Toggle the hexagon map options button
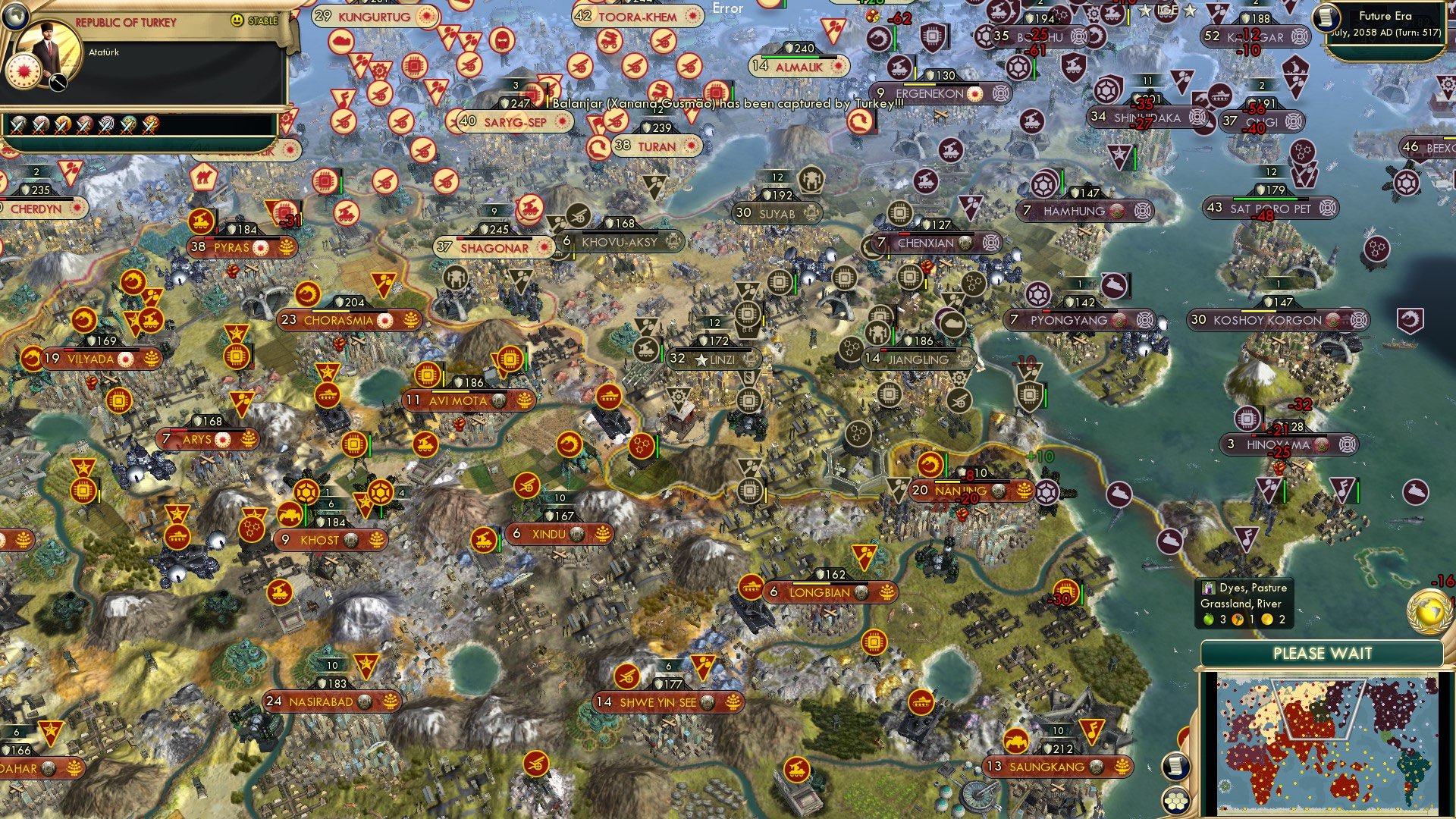Image resolution: width=1456 pixels, height=819 pixels. coord(1175,801)
